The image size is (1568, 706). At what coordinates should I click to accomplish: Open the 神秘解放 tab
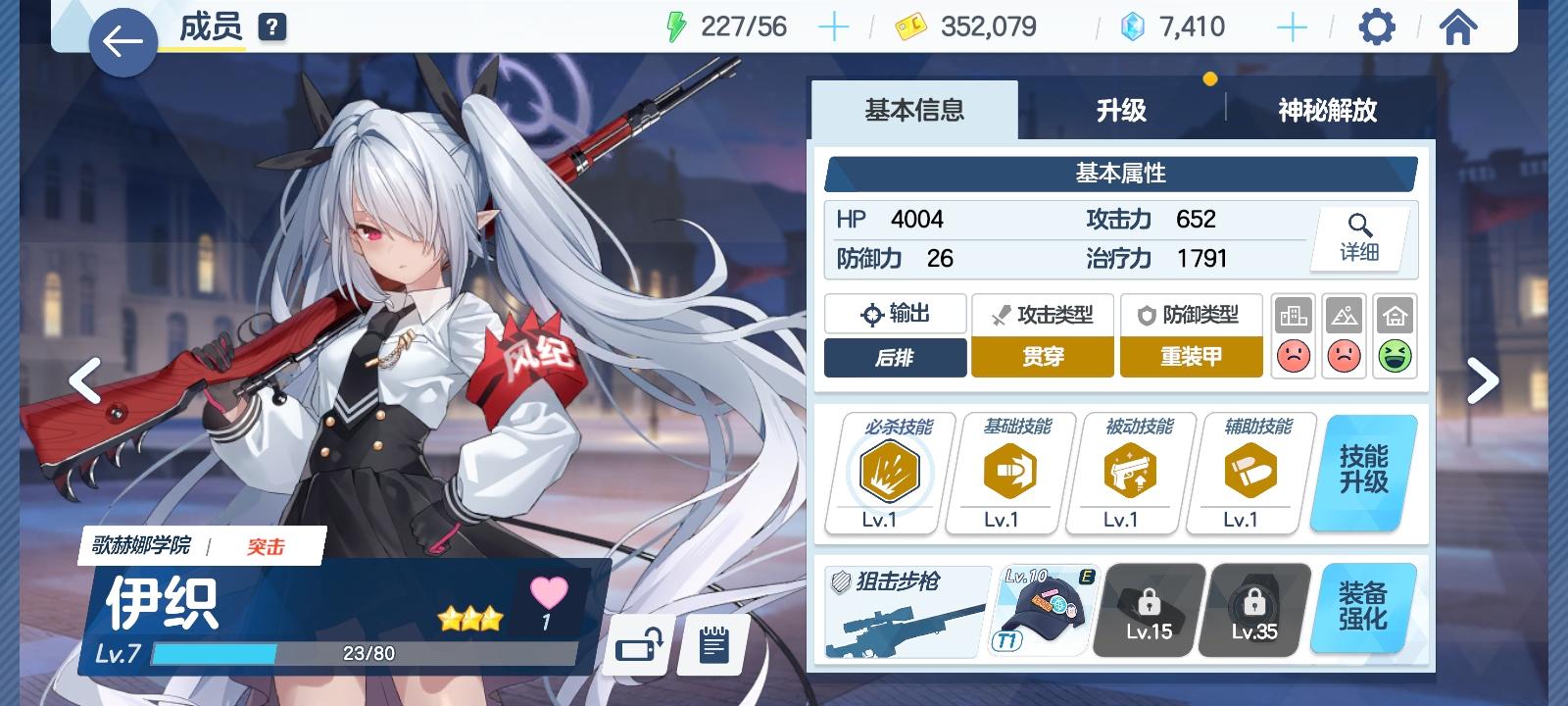(x=1329, y=111)
